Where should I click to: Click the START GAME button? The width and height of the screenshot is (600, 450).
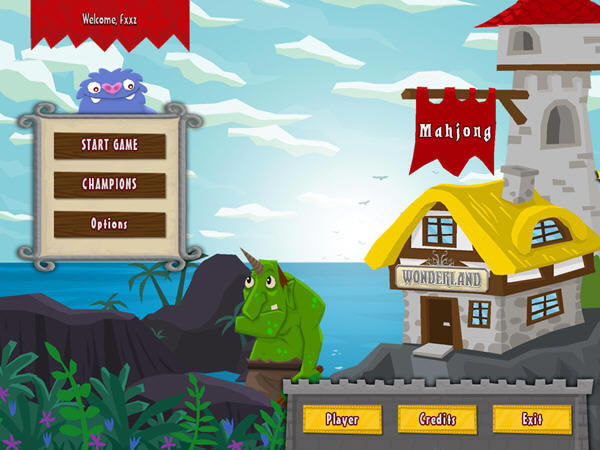coord(110,145)
